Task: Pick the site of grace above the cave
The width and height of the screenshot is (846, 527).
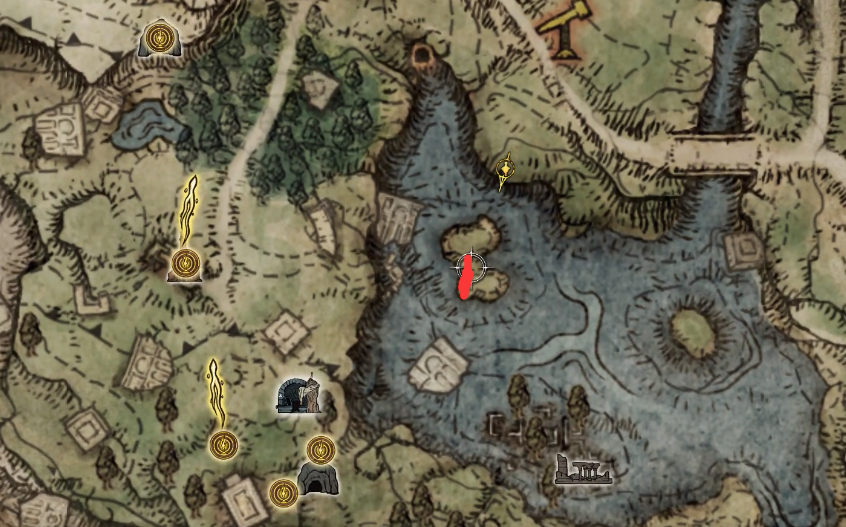Action: click(320, 449)
